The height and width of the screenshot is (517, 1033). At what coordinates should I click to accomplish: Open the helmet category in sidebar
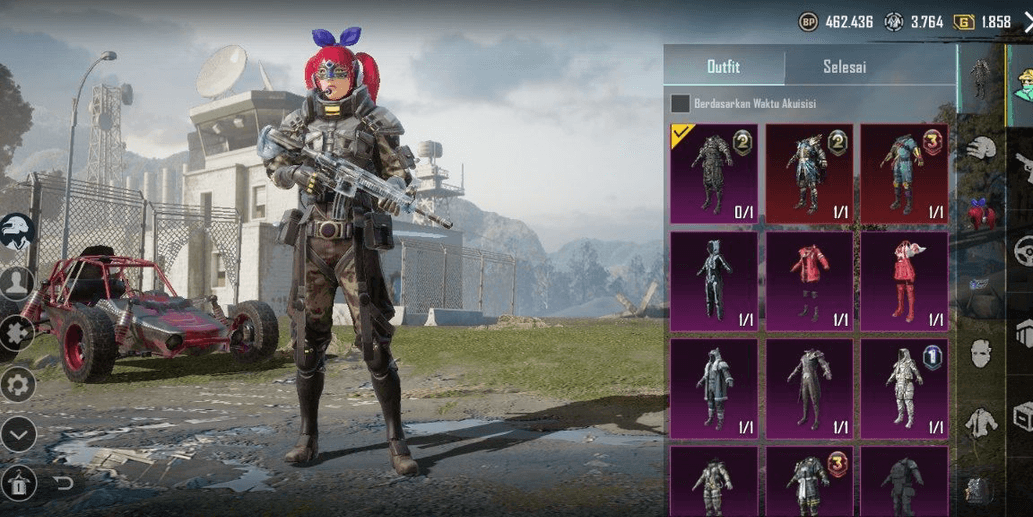click(x=982, y=149)
